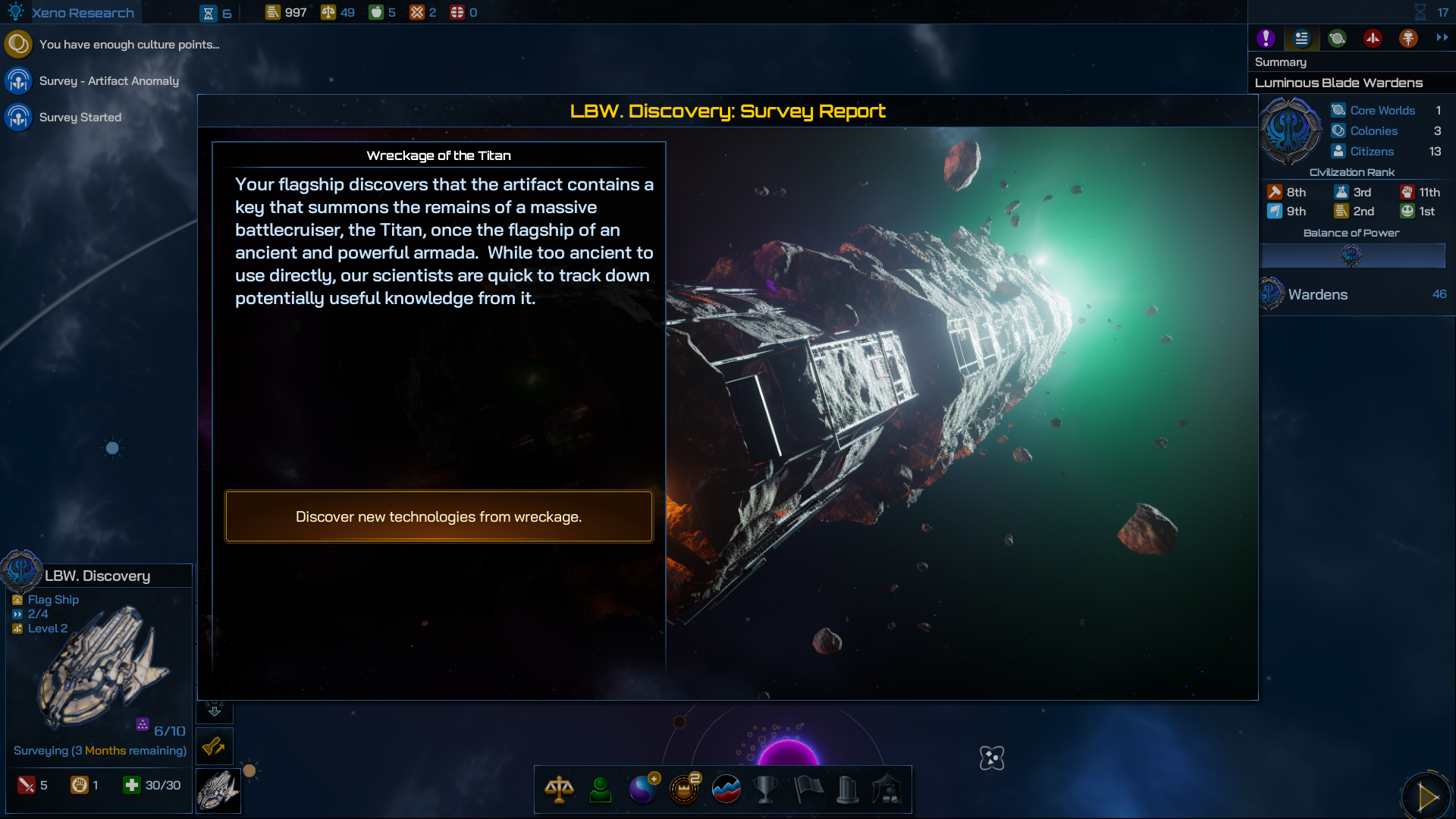1456x819 pixels.
Task: Open the green ringed-planet tab
Action: [1337, 39]
